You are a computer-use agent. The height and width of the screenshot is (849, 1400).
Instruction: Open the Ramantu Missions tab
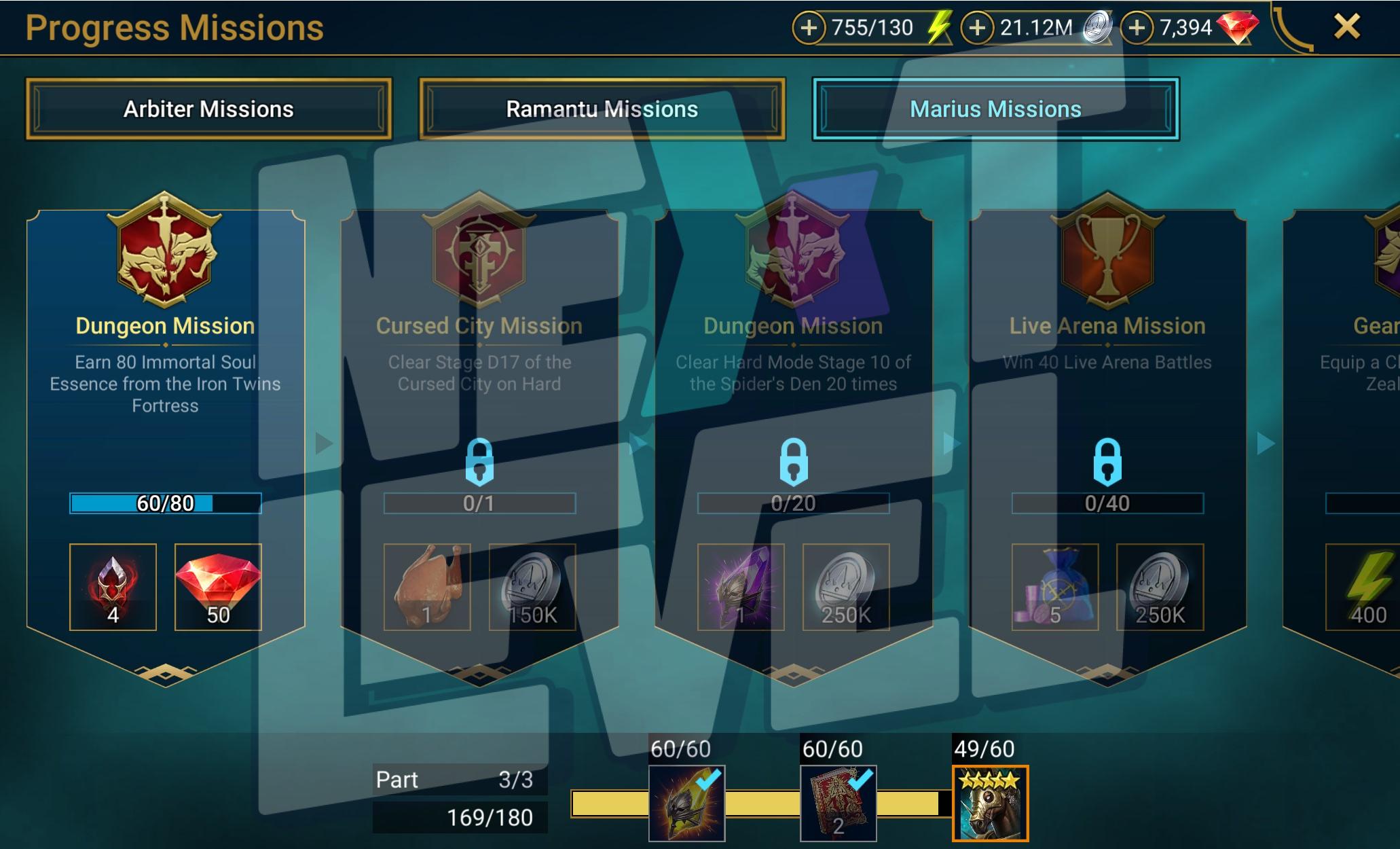(602, 109)
